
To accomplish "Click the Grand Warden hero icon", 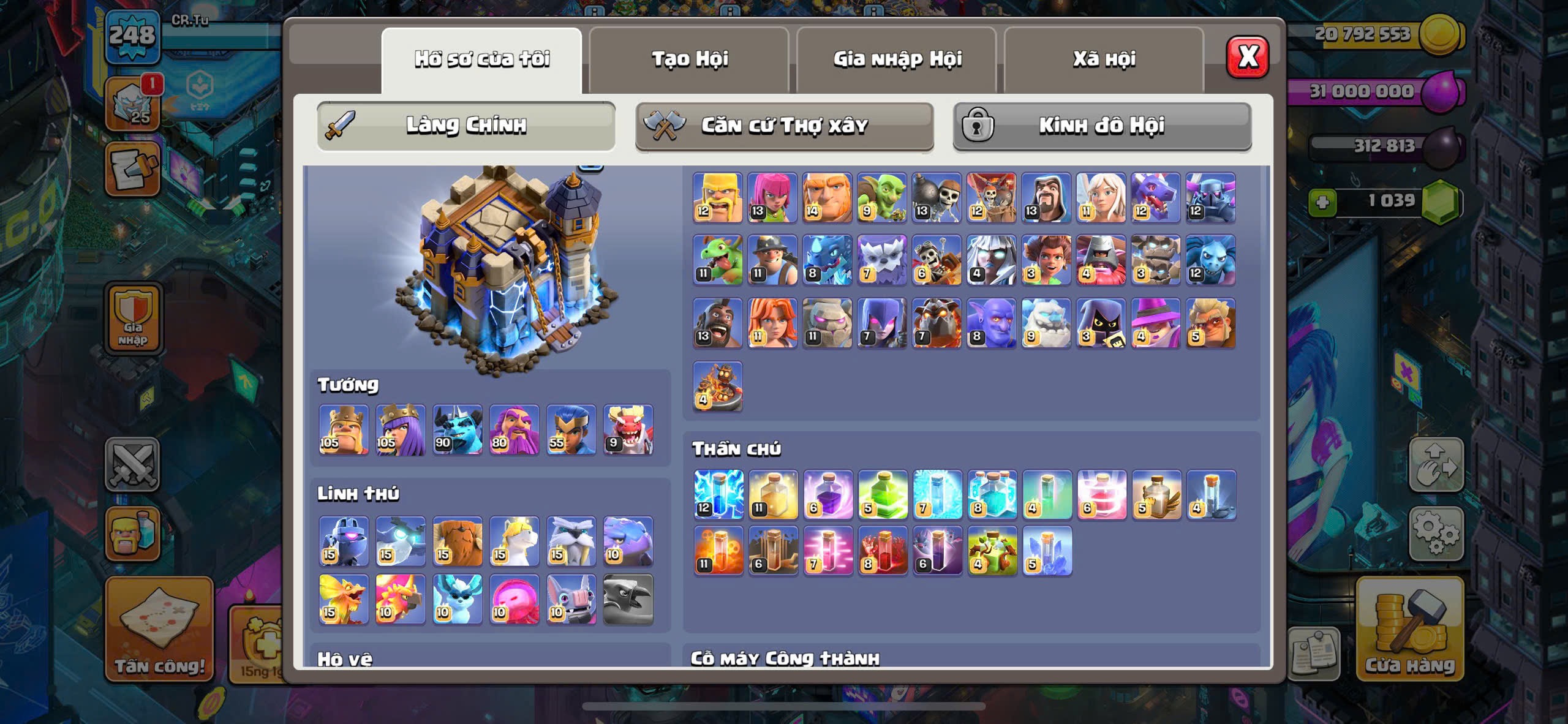I will pos(514,429).
